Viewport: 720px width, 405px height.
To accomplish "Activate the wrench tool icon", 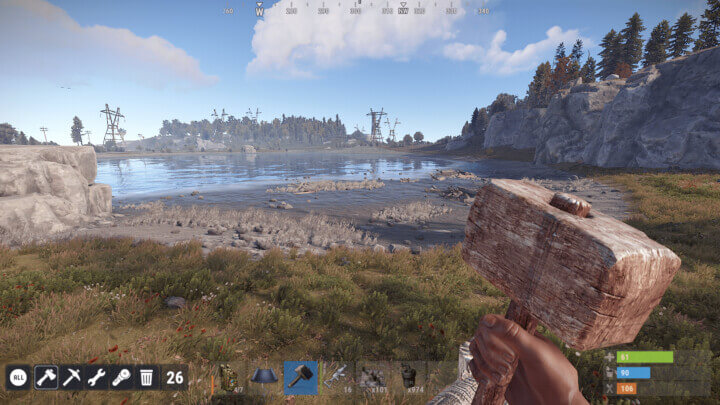I will pos(96,377).
